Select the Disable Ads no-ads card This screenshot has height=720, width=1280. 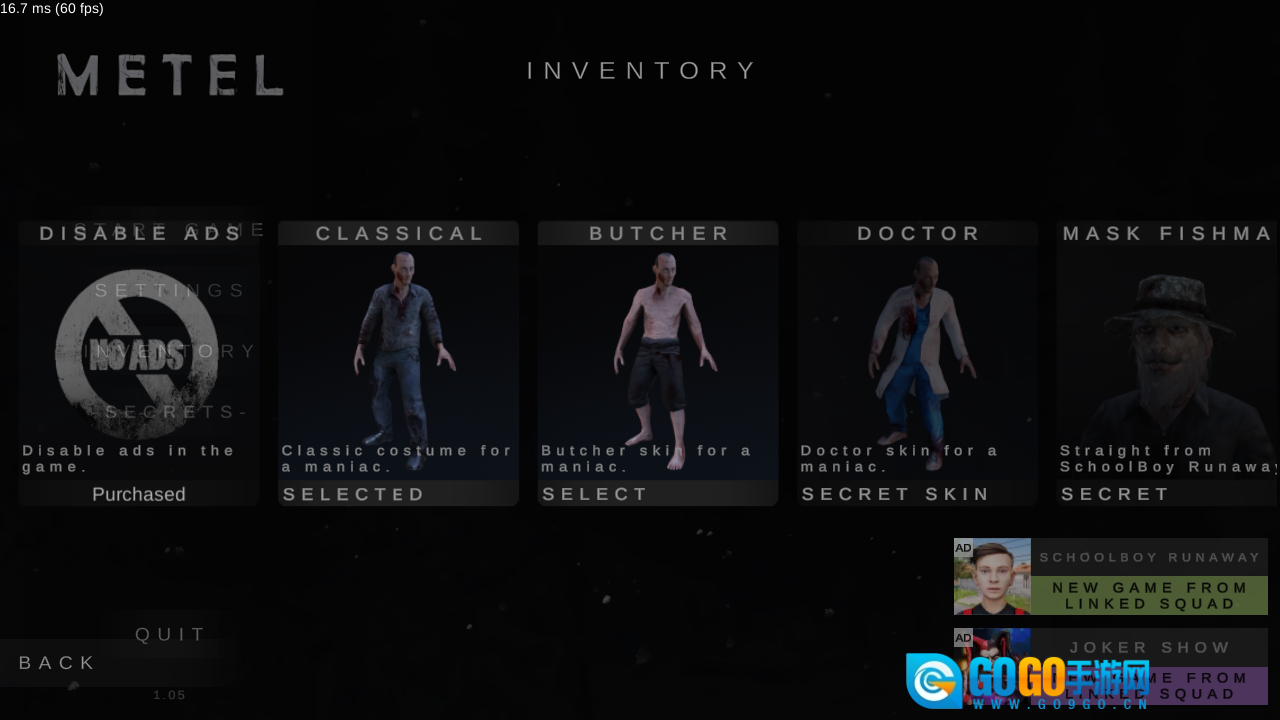tap(138, 350)
